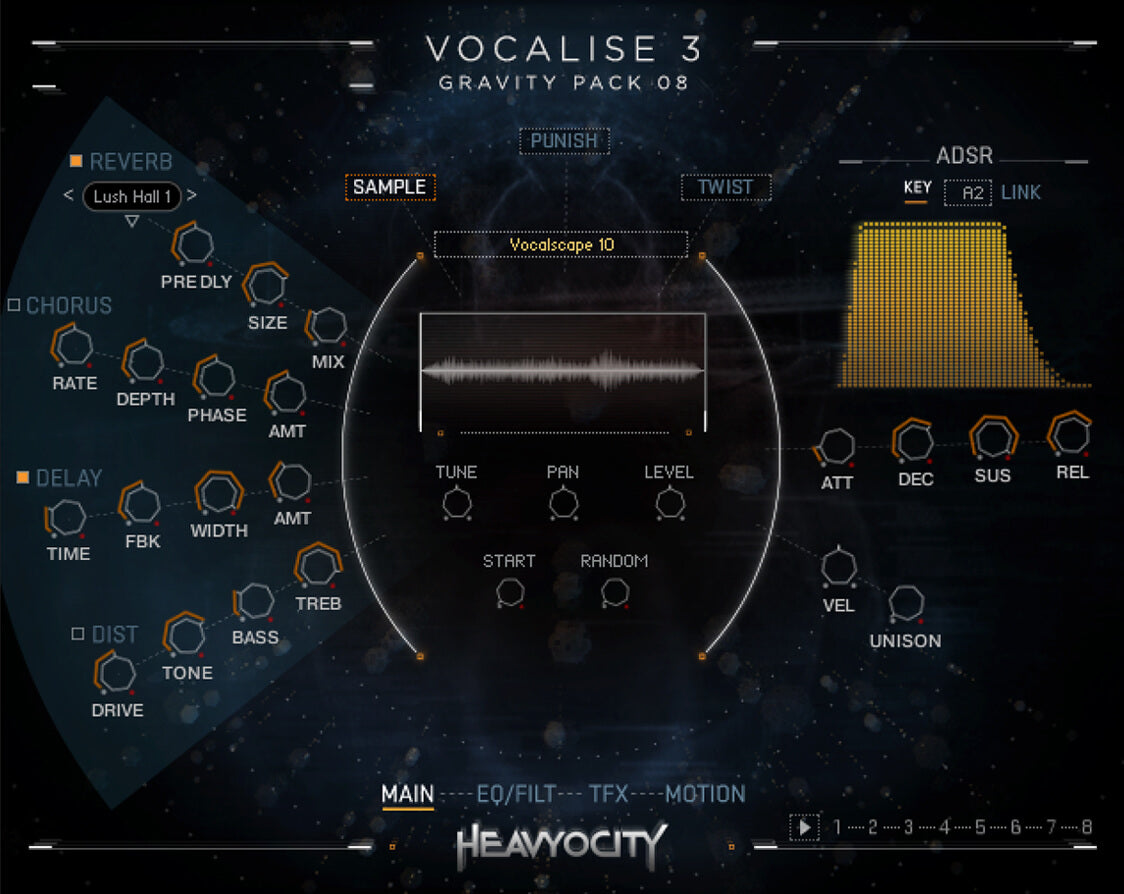The width and height of the screenshot is (1124, 894).
Task: Enable the DIST effect checkbox
Action: tap(78, 634)
